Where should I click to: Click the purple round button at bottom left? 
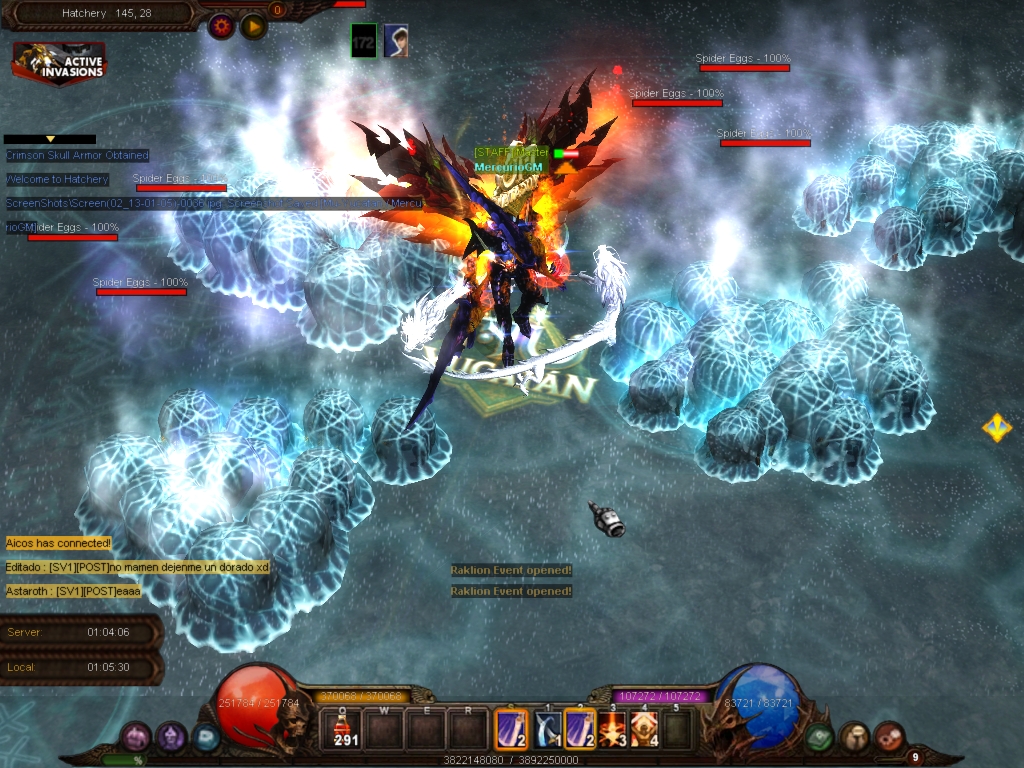pos(171,738)
